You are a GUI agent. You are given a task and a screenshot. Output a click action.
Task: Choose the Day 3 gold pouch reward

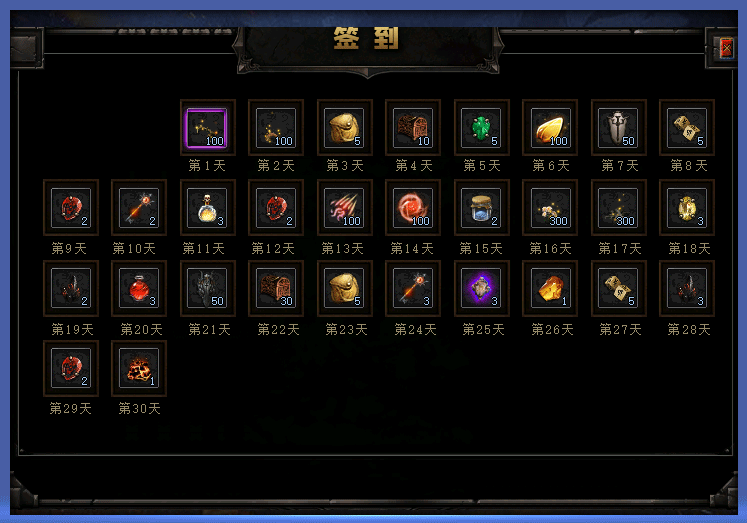coord(344,128)
